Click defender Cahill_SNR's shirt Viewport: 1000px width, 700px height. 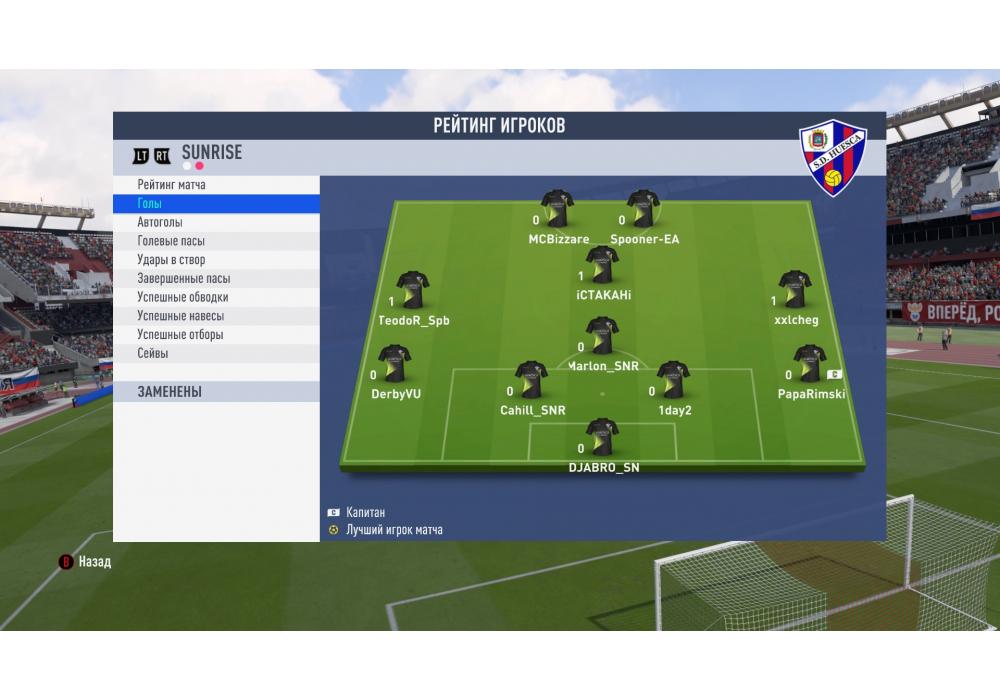[531, 381]
